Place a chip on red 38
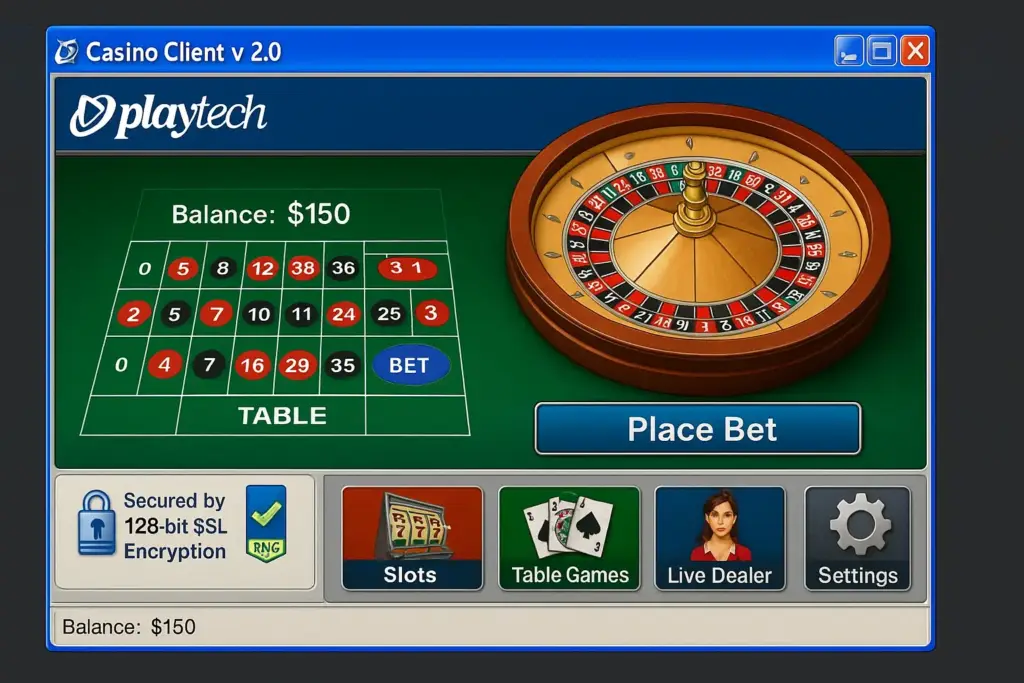 point(302,268)
